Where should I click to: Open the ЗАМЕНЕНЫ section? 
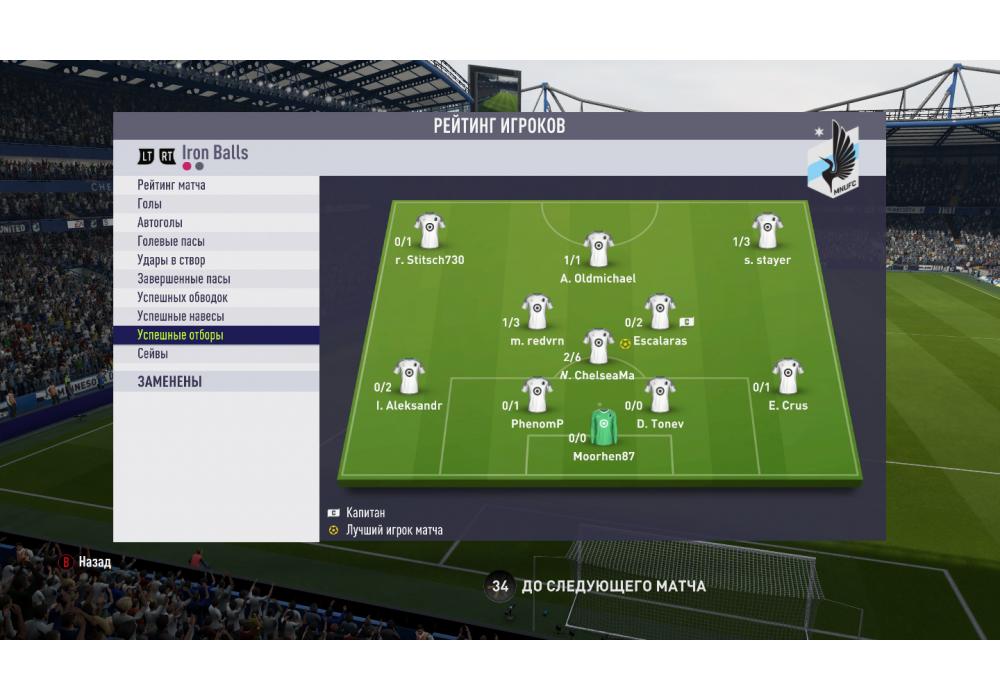click(216, 381)
